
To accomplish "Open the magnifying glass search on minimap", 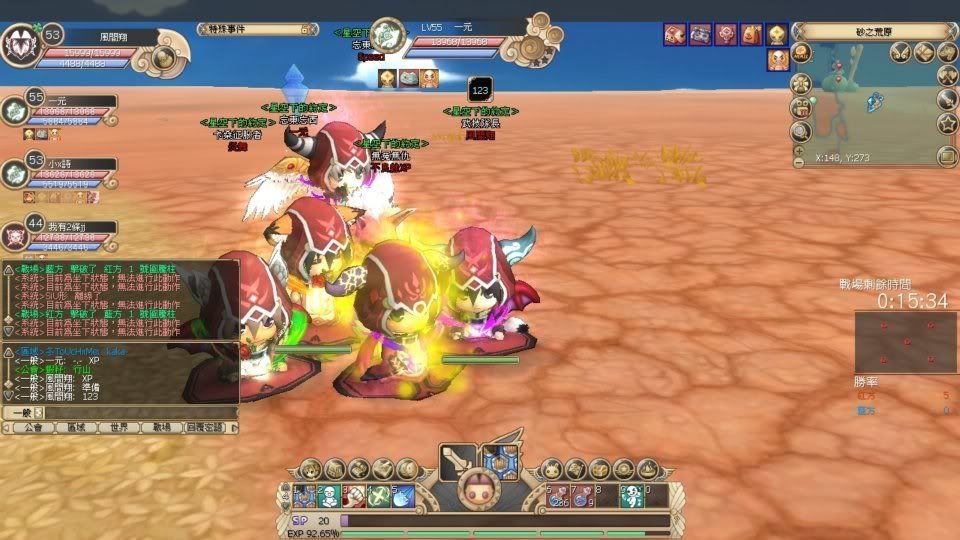I will pyautogui.click(x=800, y=131).
